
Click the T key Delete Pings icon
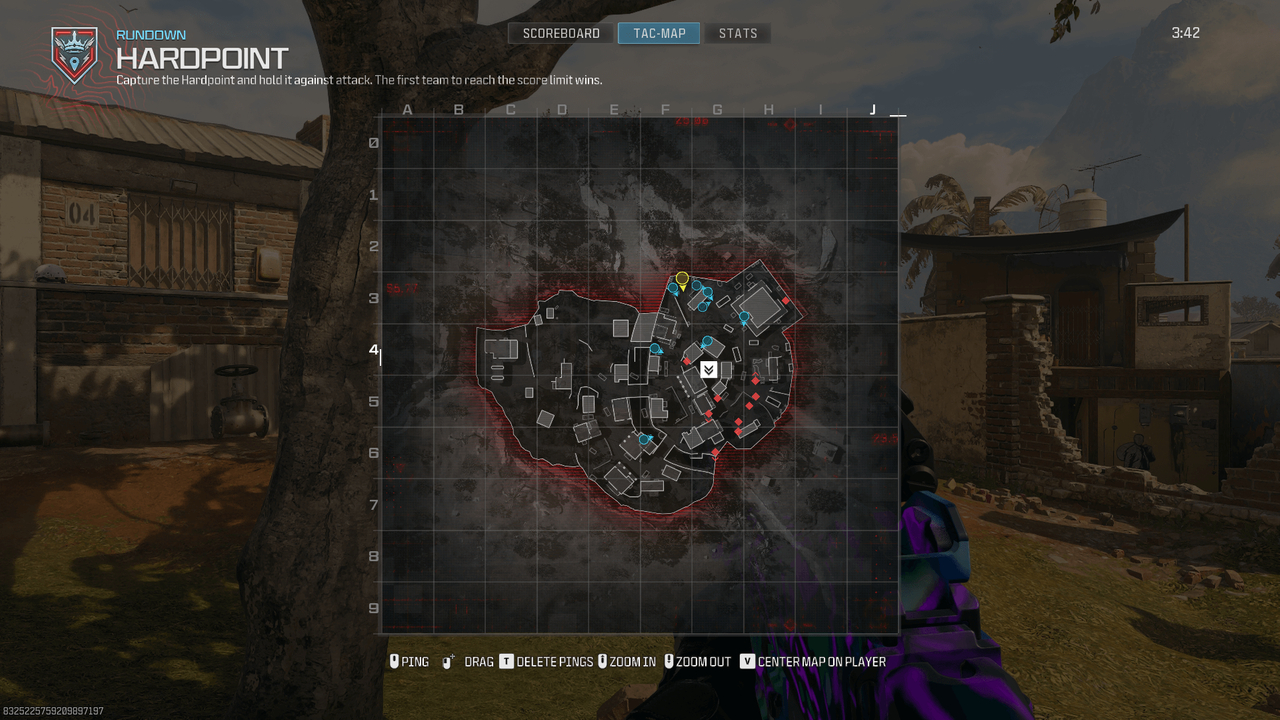pyautogui.click(x=507, y=661)
